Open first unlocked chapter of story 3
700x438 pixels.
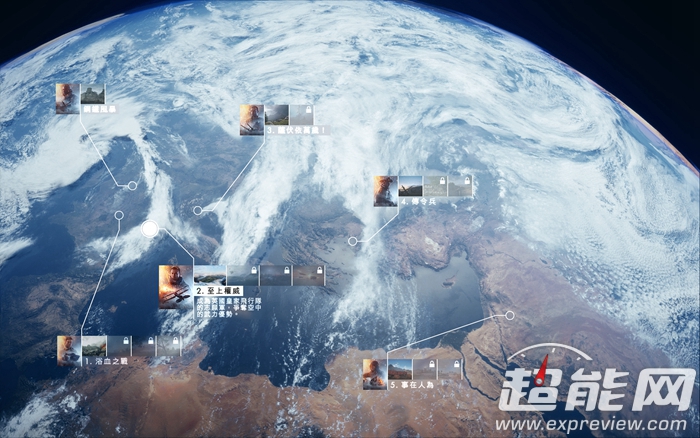point(276,114)
